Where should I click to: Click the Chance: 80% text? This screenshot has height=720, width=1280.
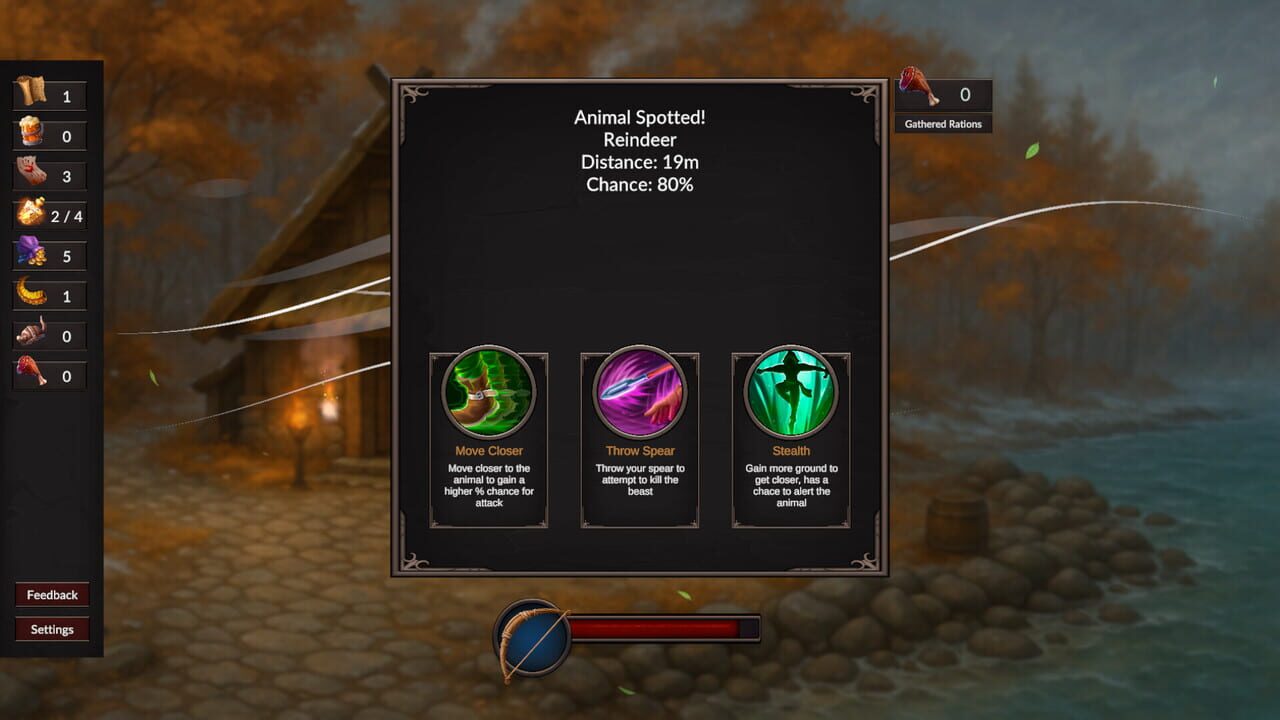[x=640, y=184]
